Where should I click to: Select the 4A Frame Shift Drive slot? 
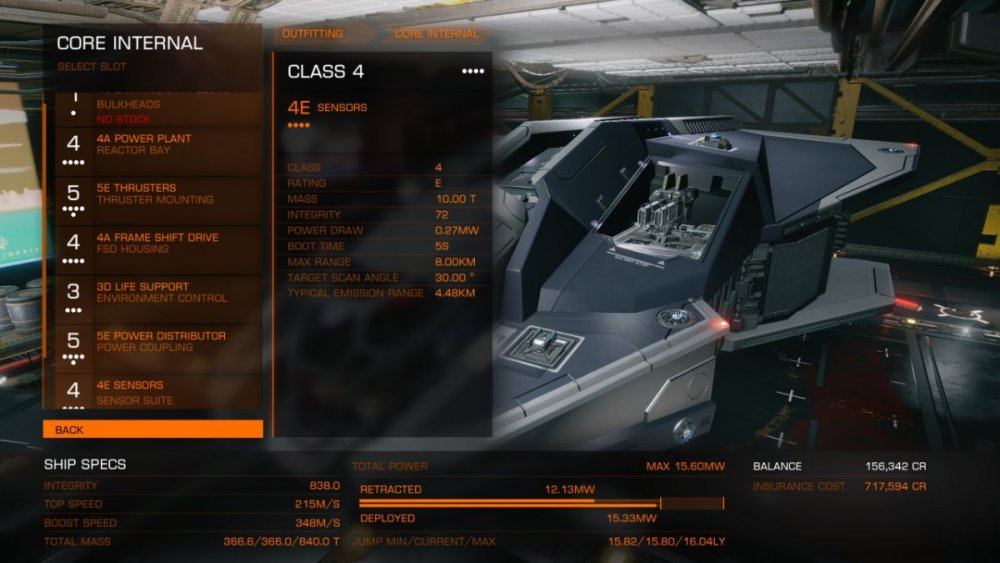click(153, 243)
